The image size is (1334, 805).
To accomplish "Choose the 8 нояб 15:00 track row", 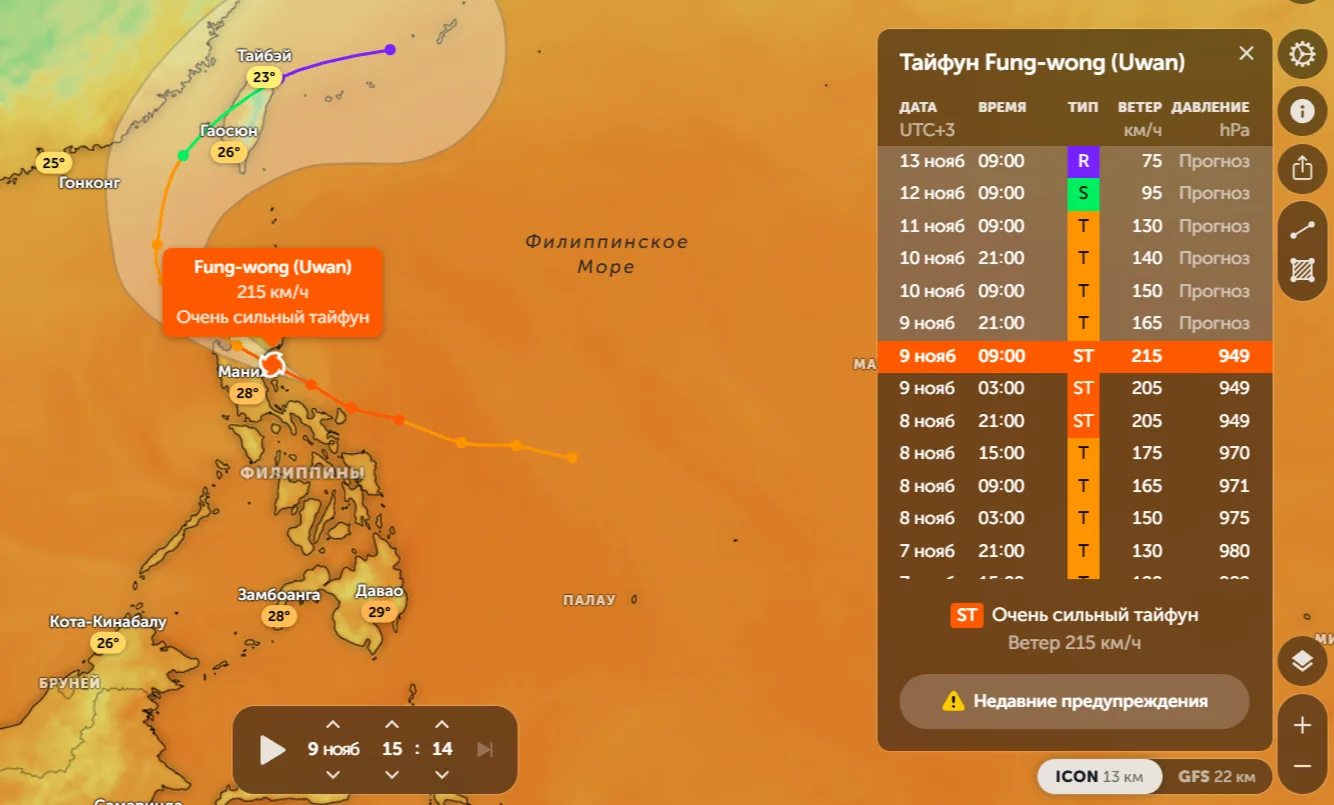I will tap(1074, 453).
